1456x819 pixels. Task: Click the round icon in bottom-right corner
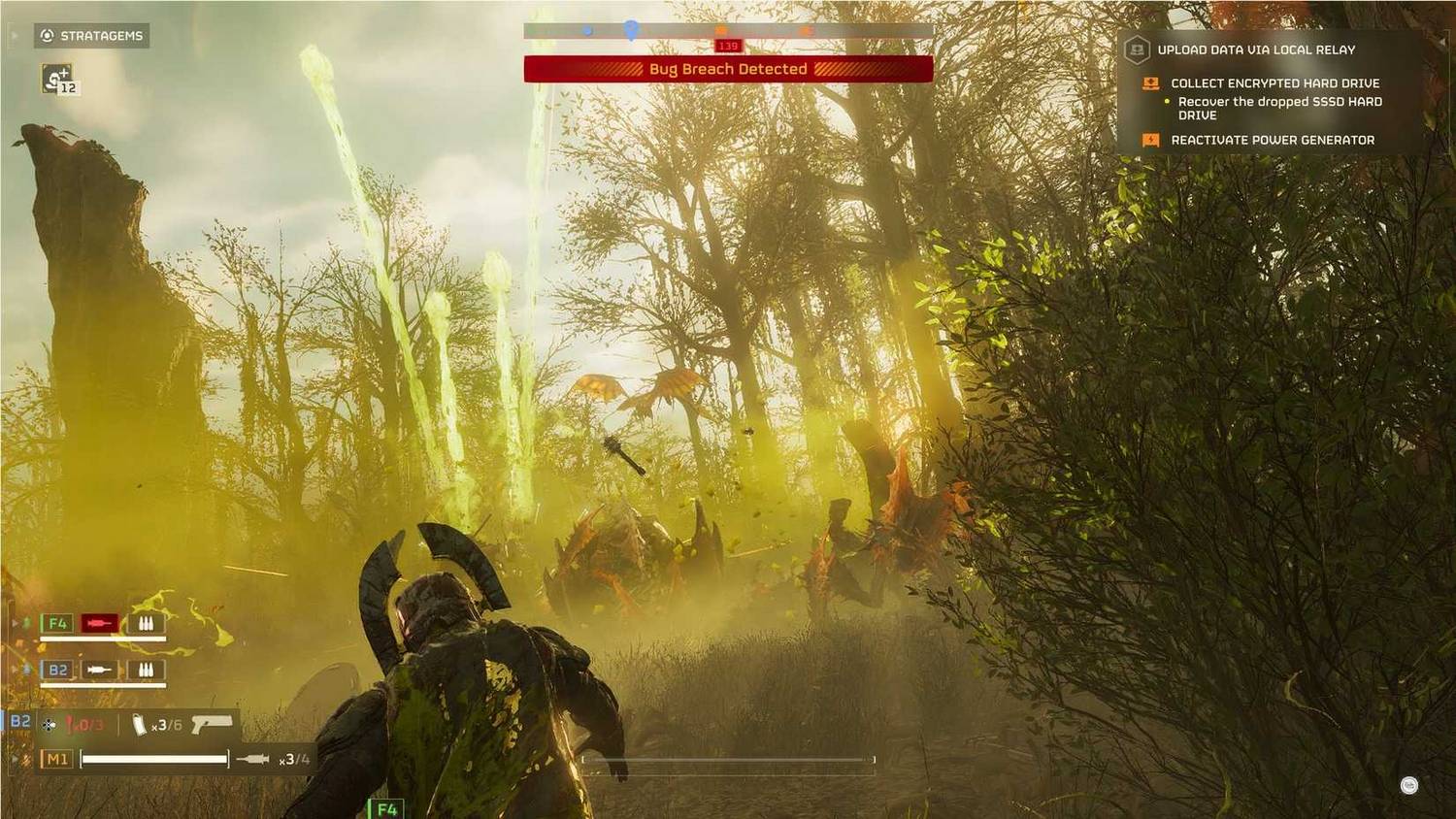[1409, 785]
